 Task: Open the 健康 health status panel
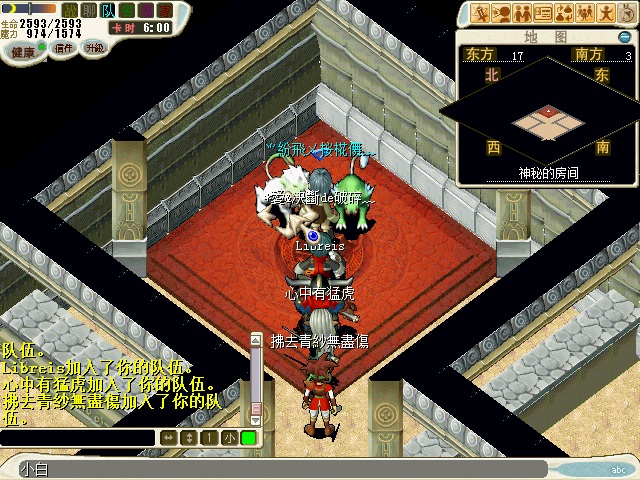click(x=21, y=49)
